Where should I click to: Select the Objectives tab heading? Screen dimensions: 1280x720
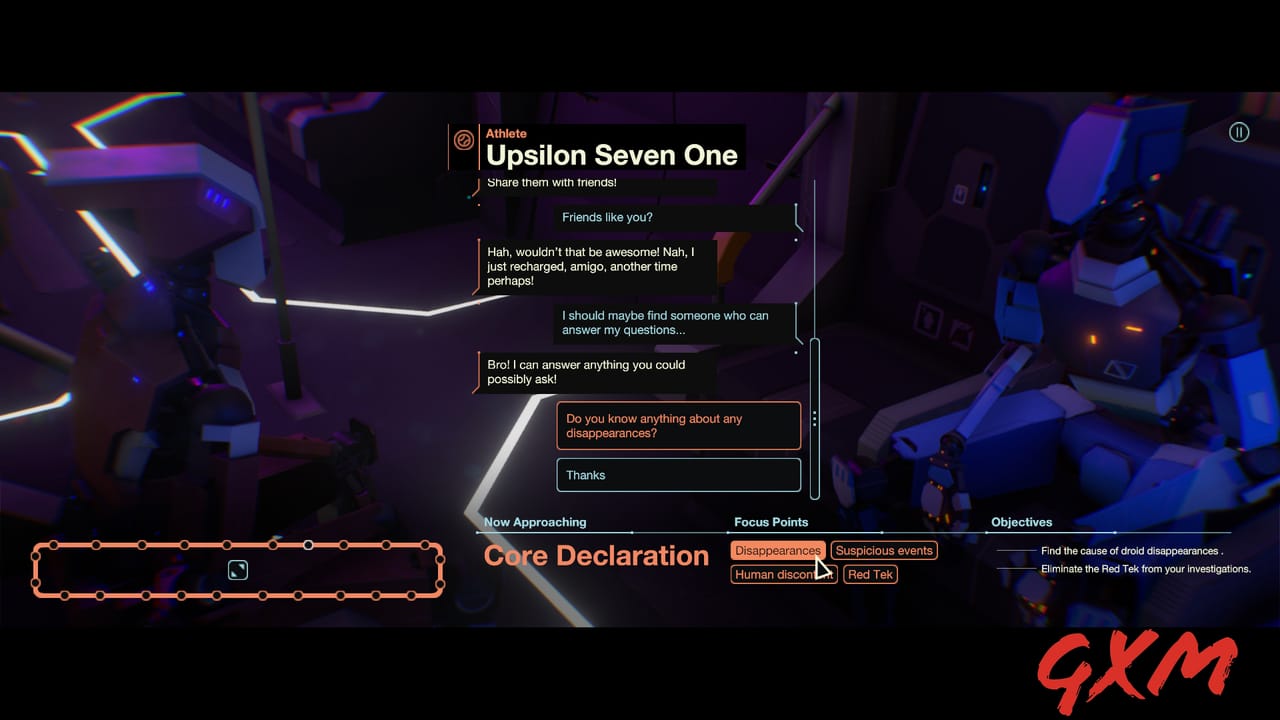pyautogui.click(x=1022, y=522)
